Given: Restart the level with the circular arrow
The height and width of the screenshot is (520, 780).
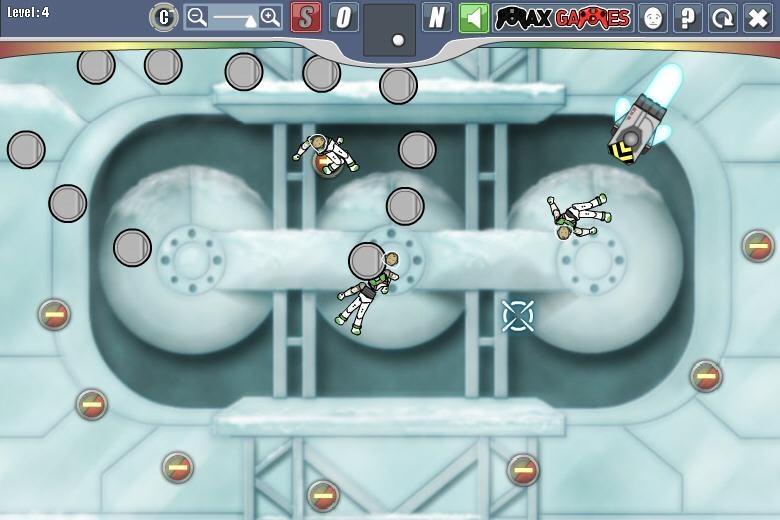Looking at the screenshot, I should tap(723, 17).
